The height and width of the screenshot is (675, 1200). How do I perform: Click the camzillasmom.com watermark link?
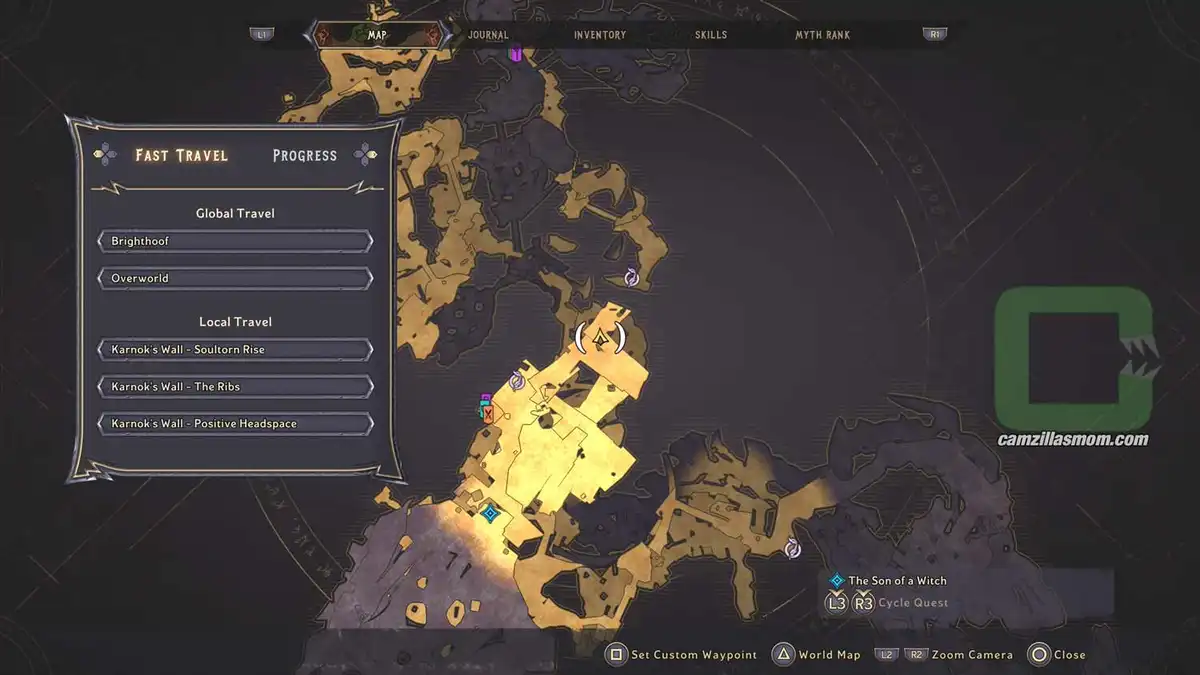[1073, 439]
